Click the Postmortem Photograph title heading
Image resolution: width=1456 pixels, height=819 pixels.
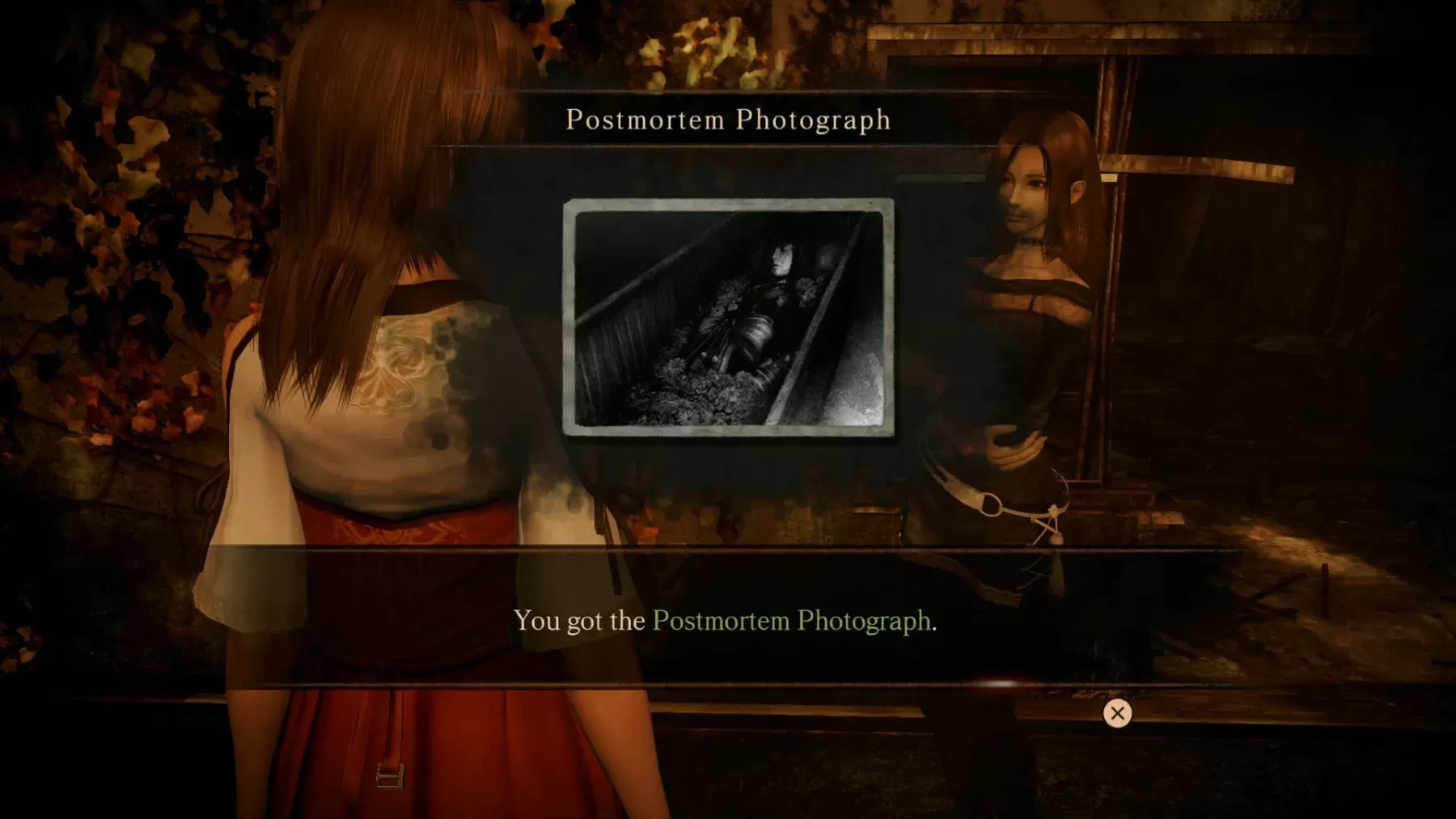(728, 120)
